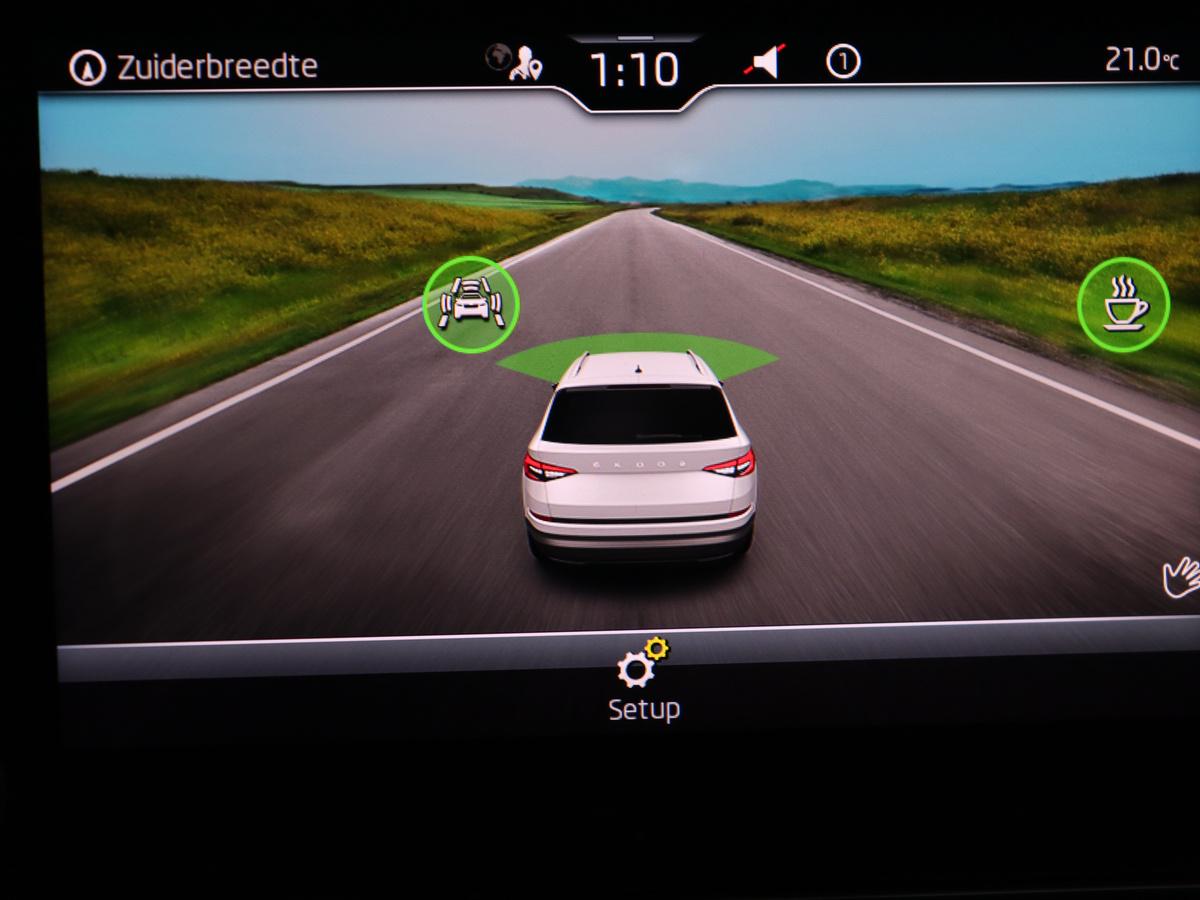1200x900 pixels.
Task: Tap the muted speaker icon
Action: [765, 64]
